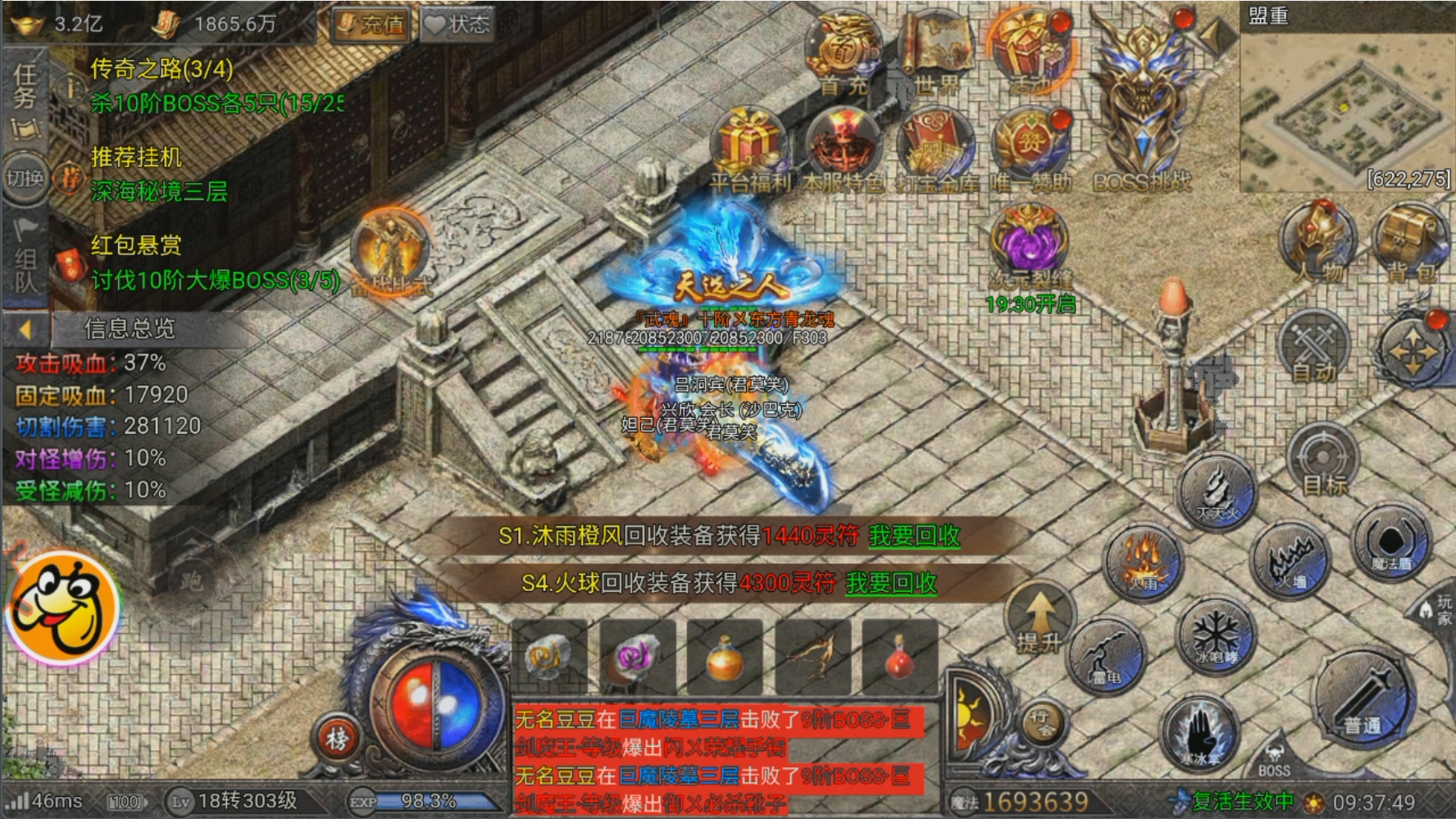This screenshot has width=1456, height=819.
Task: Toggle 自动 auto-combat crossed swords
Action: click(1315, 348)
